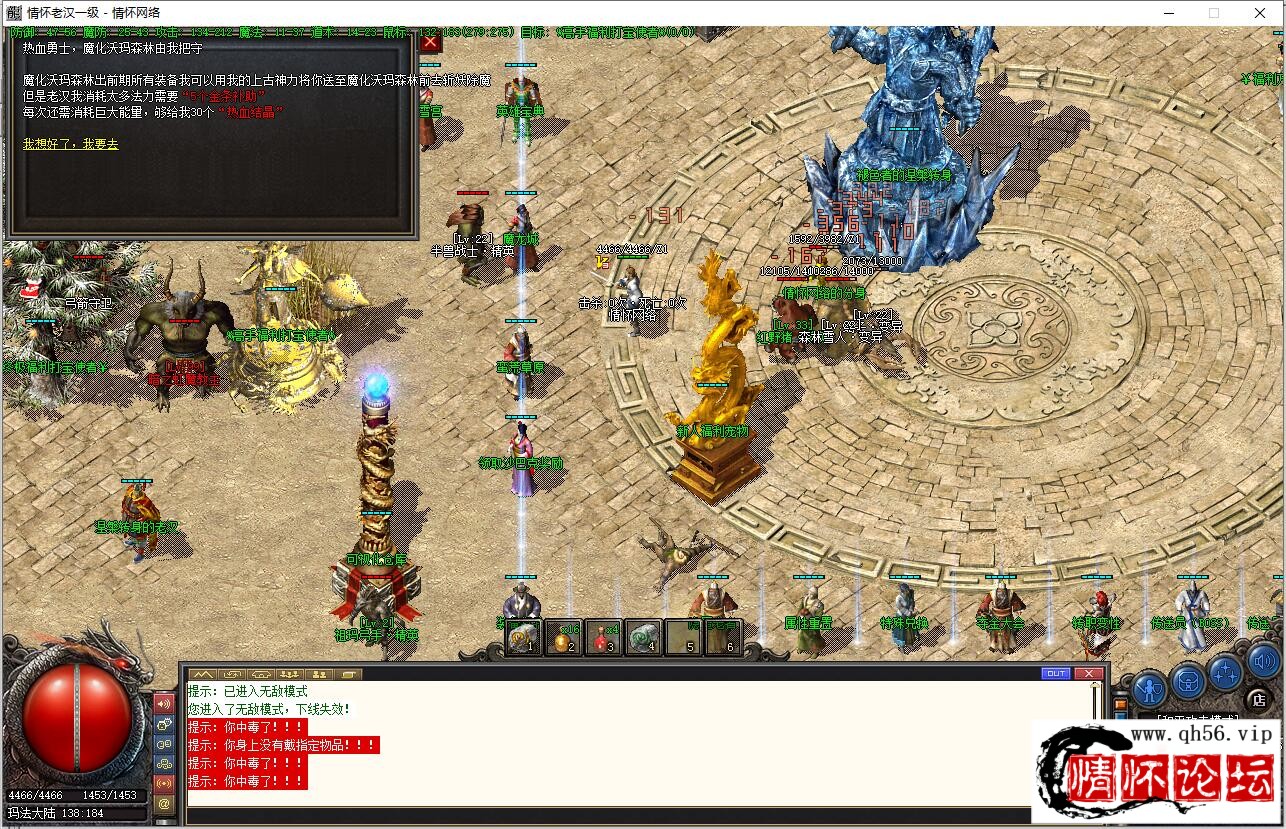
Task: Drink the red potion in slot 3
Action: 603,637
